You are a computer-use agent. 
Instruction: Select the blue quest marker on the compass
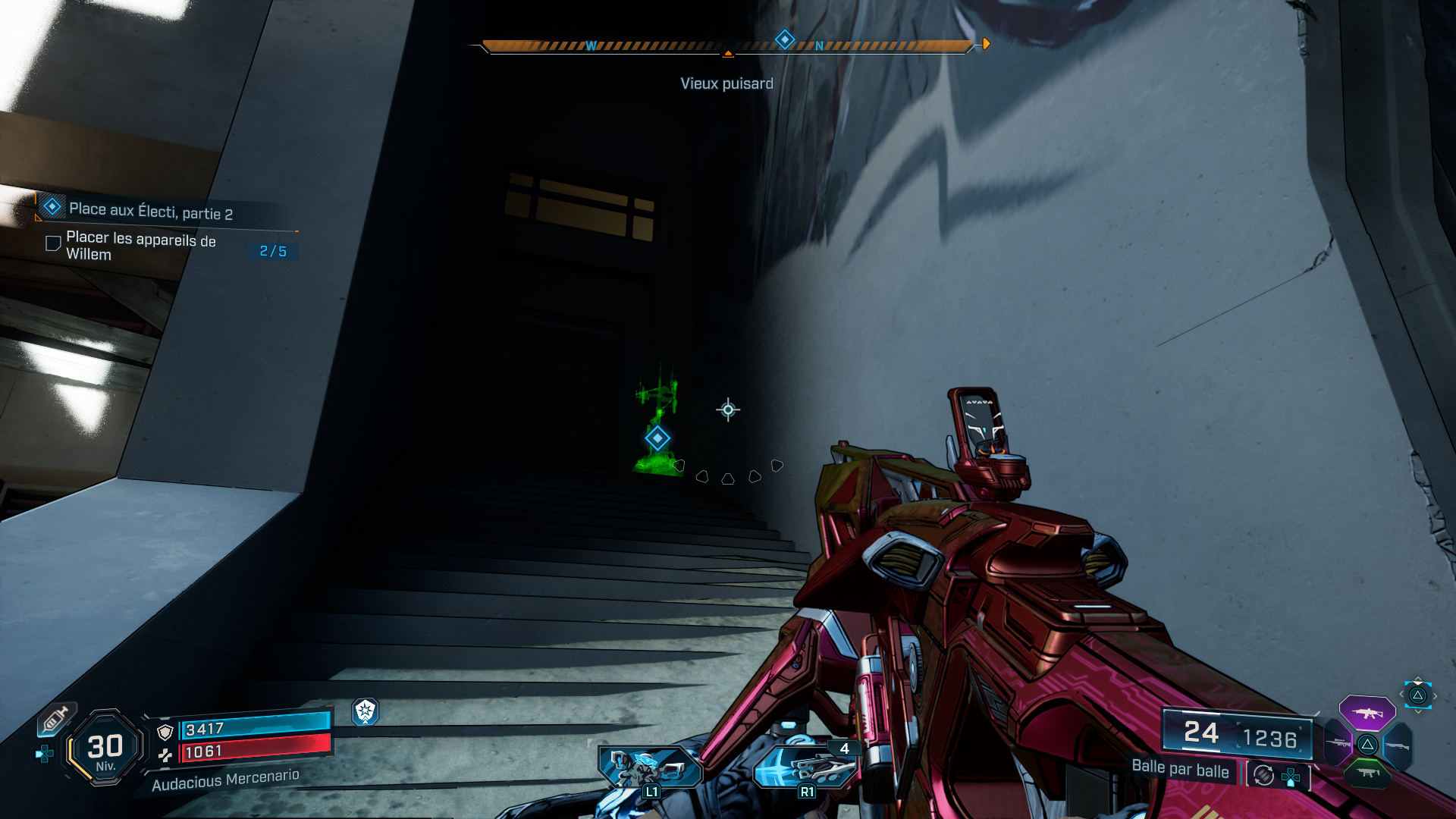click(x=785, y=39)
